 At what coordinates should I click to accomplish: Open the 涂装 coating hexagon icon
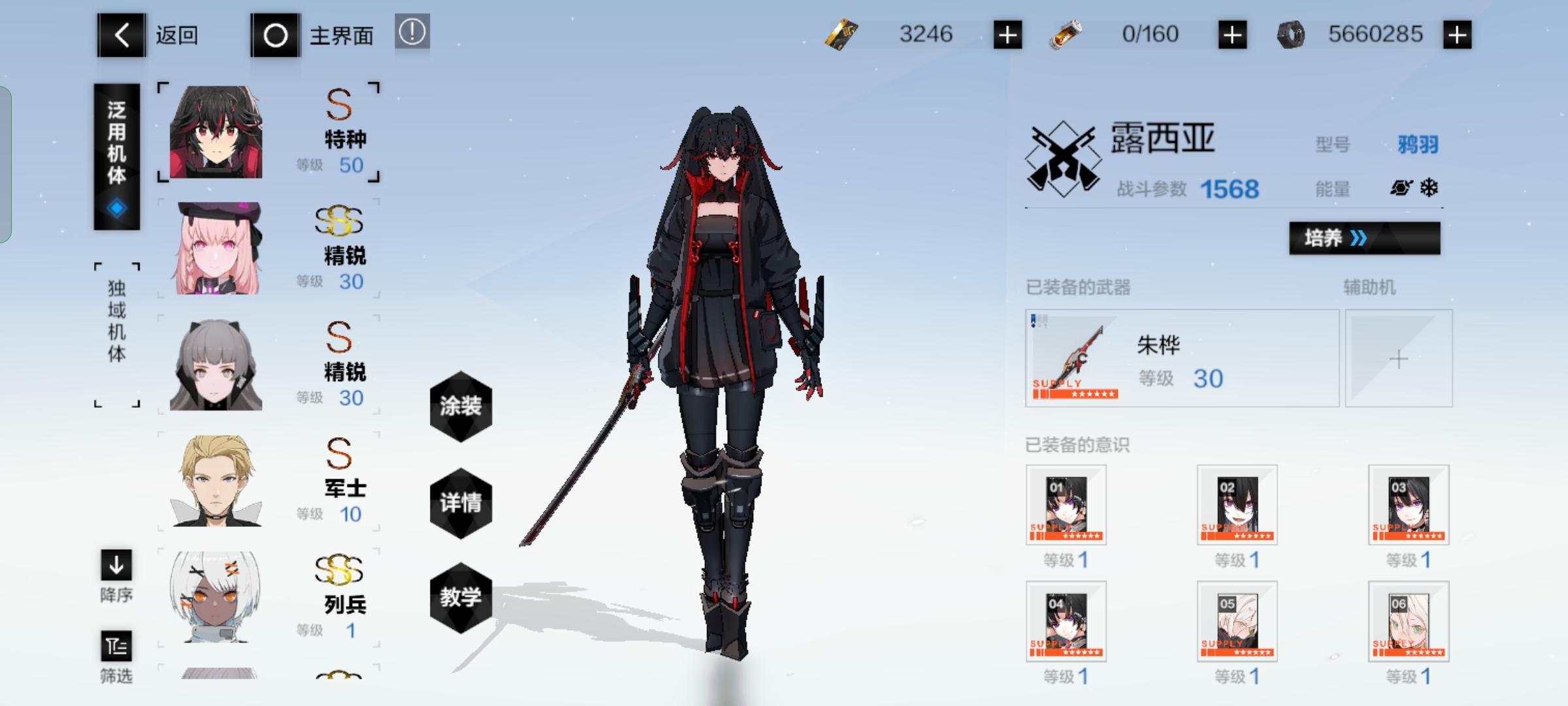(461, 407)
